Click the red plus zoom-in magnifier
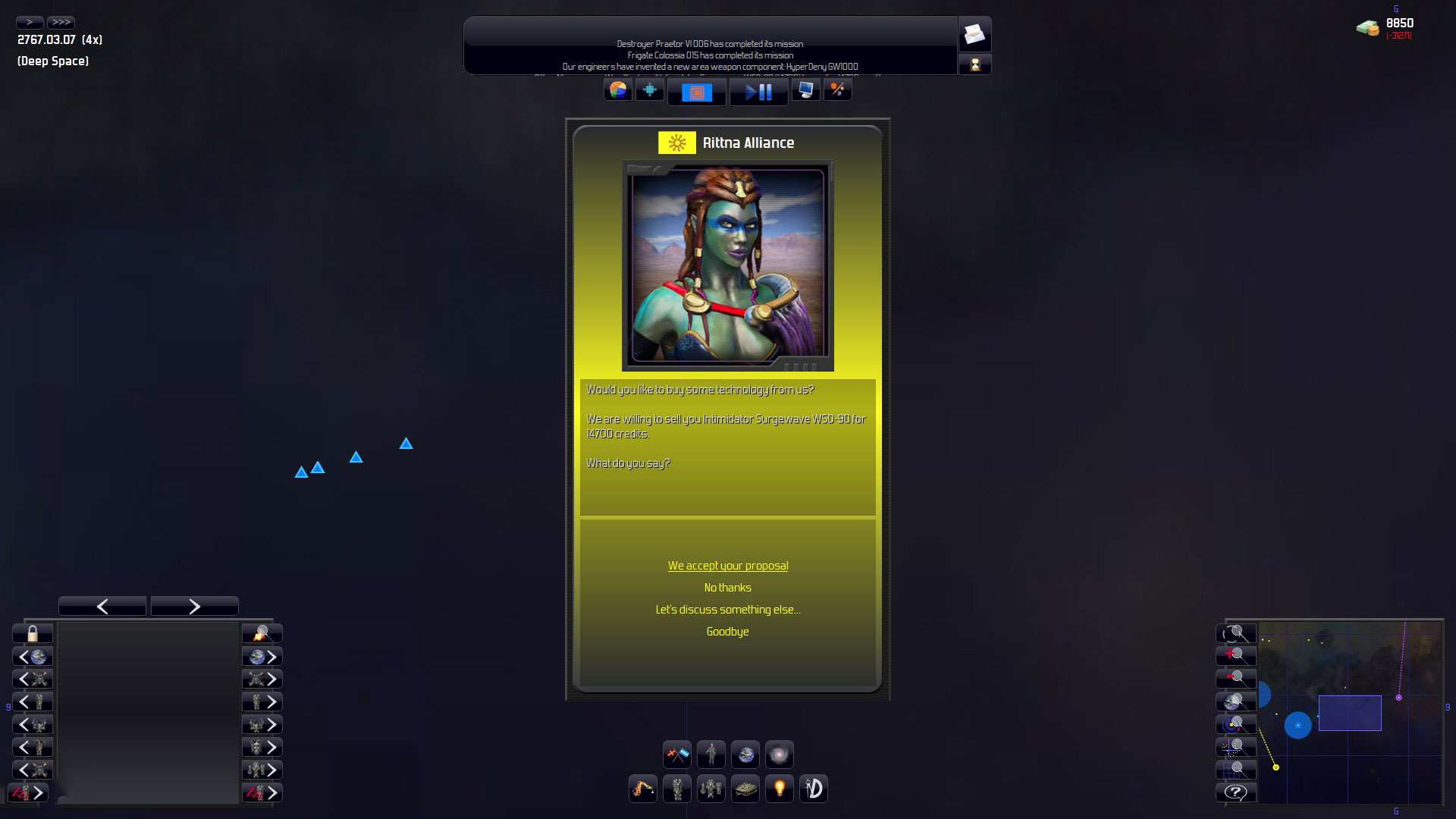The height and width of the screenshot is (819, 1456). tap(1236, 656)
